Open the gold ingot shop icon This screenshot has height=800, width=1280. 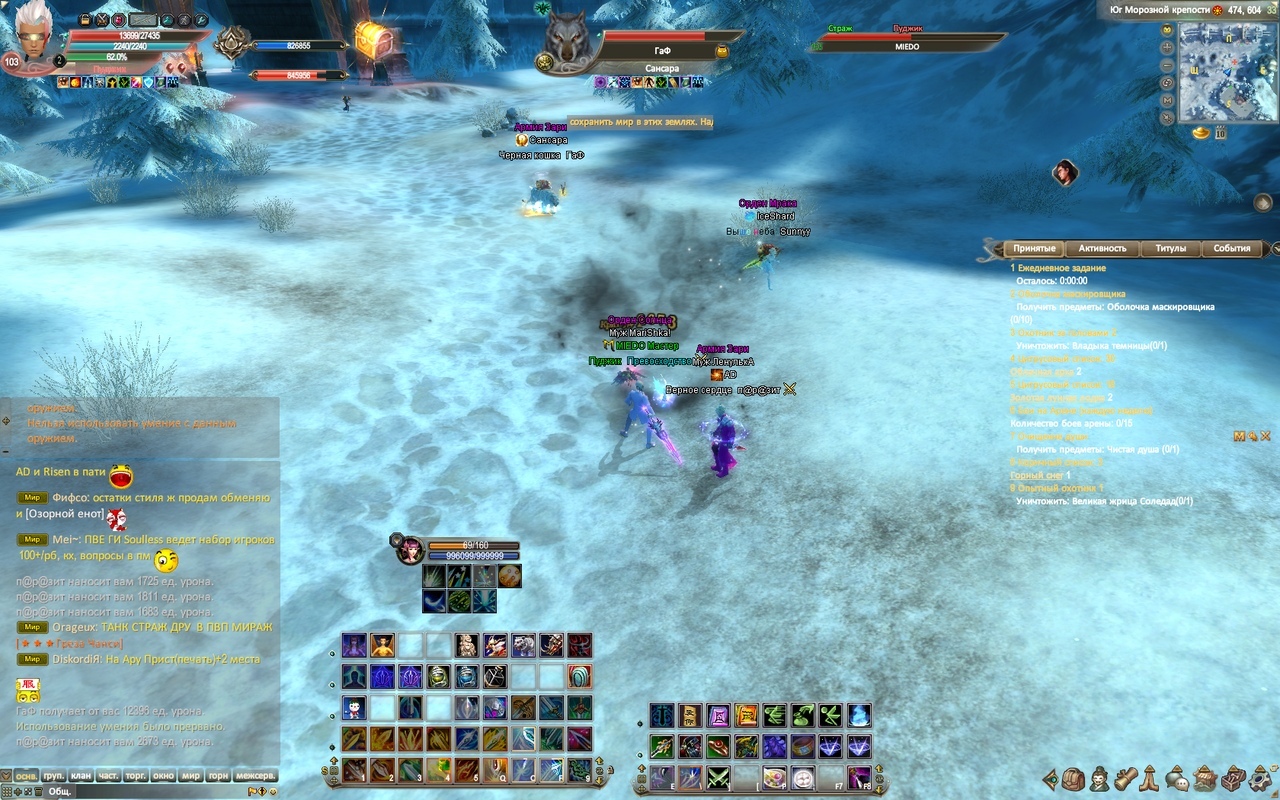[1201, 132]
